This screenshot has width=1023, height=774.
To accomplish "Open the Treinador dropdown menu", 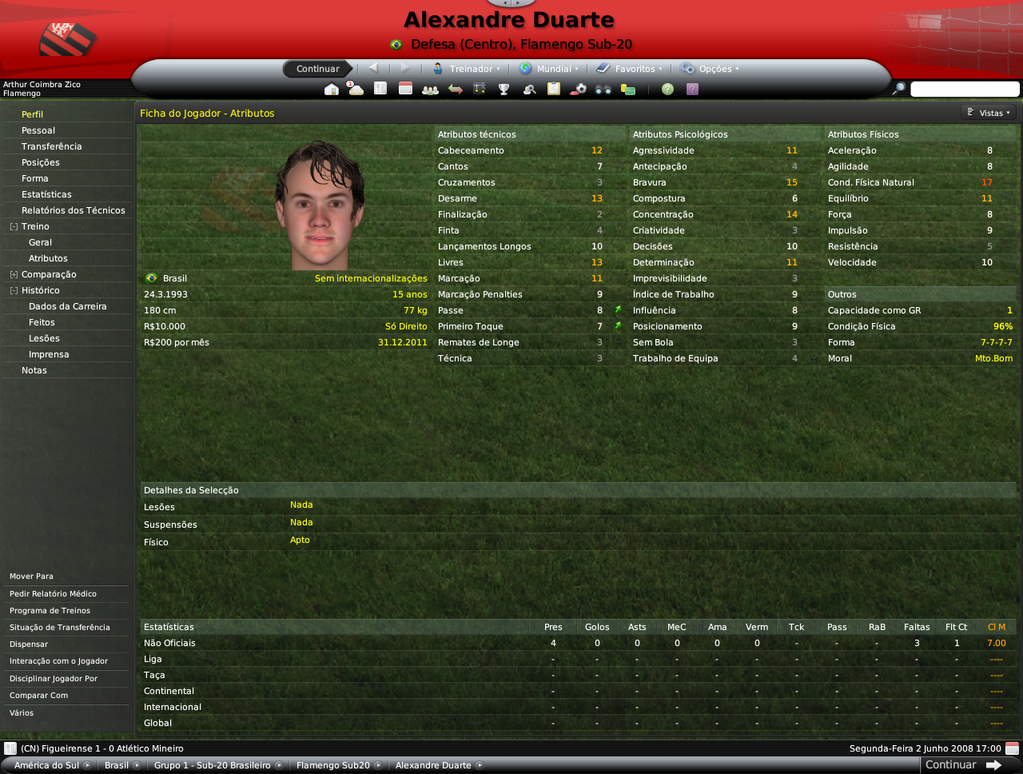I will click(469, 69).
